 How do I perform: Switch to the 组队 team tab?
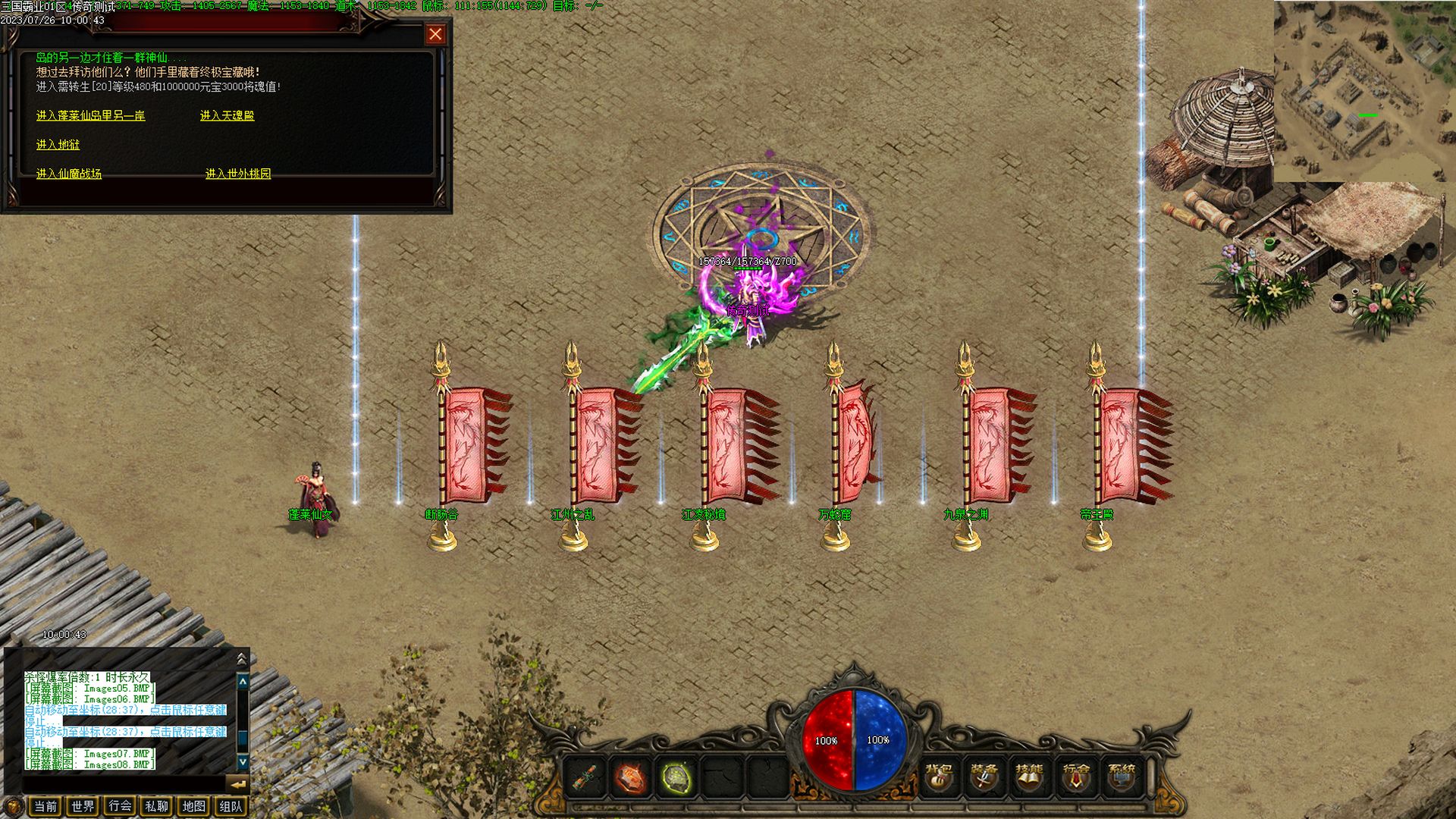(x=231, y=806)
